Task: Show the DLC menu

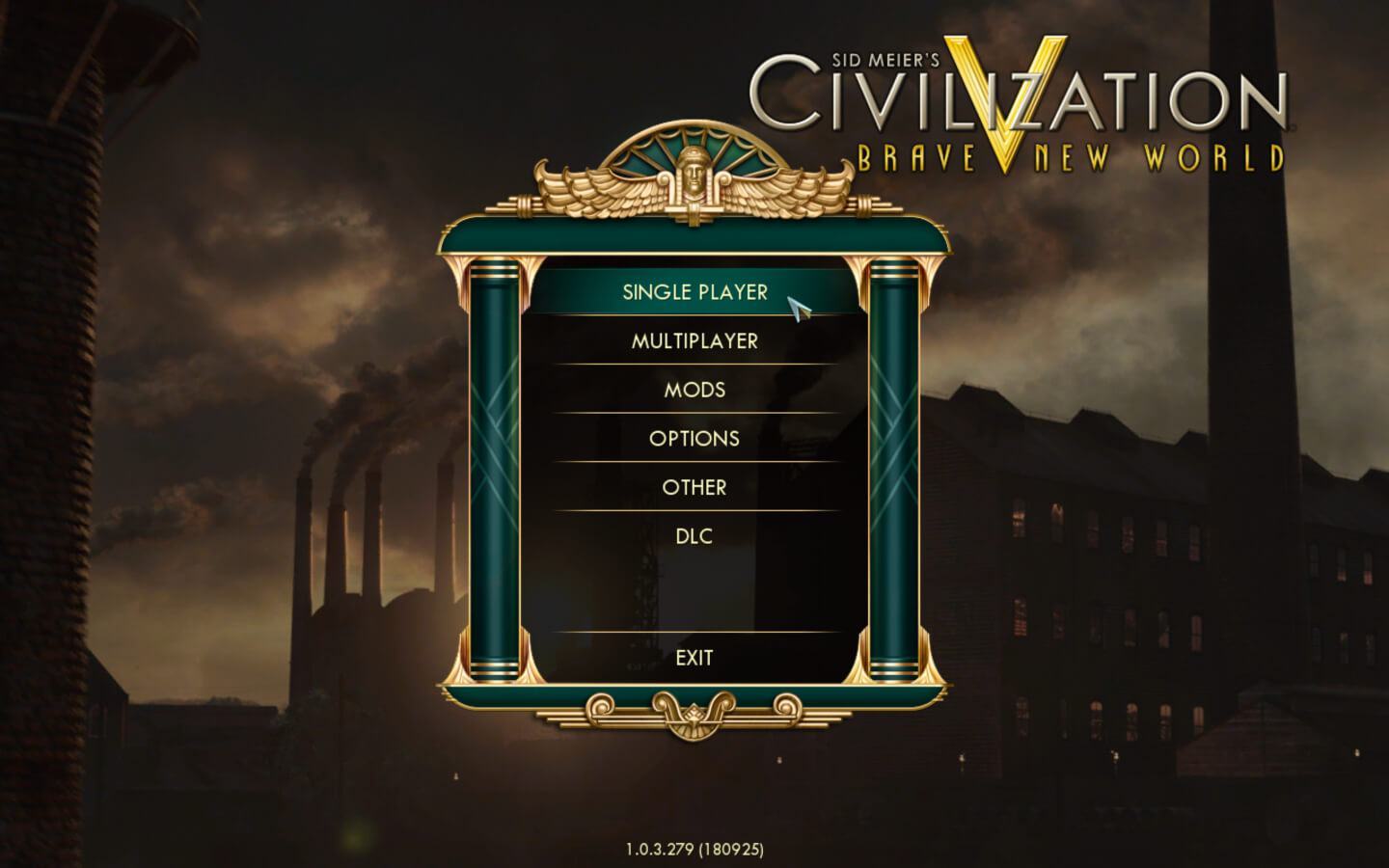Action: pos(694,536)
